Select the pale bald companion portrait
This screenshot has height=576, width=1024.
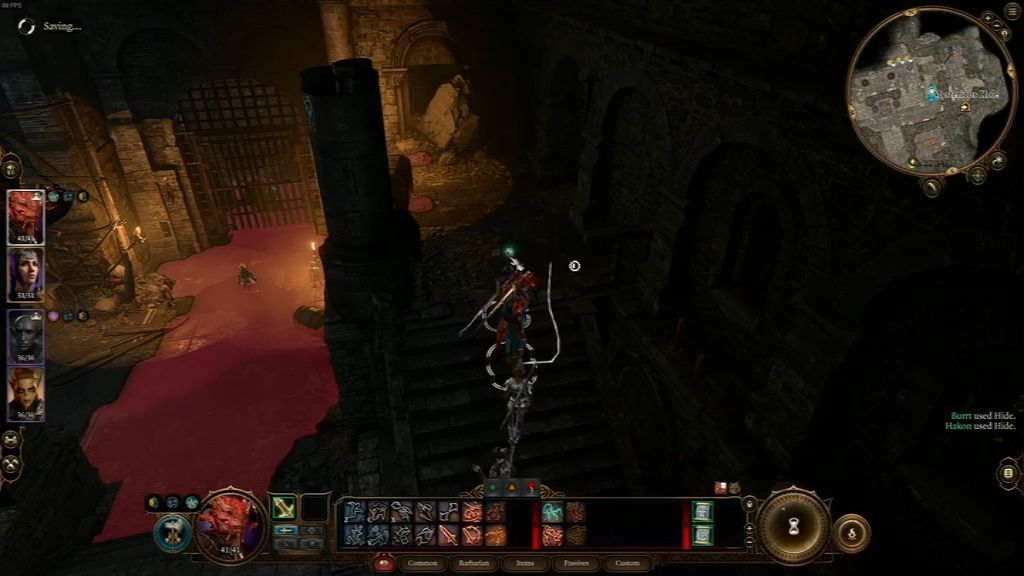coord(25,334)
